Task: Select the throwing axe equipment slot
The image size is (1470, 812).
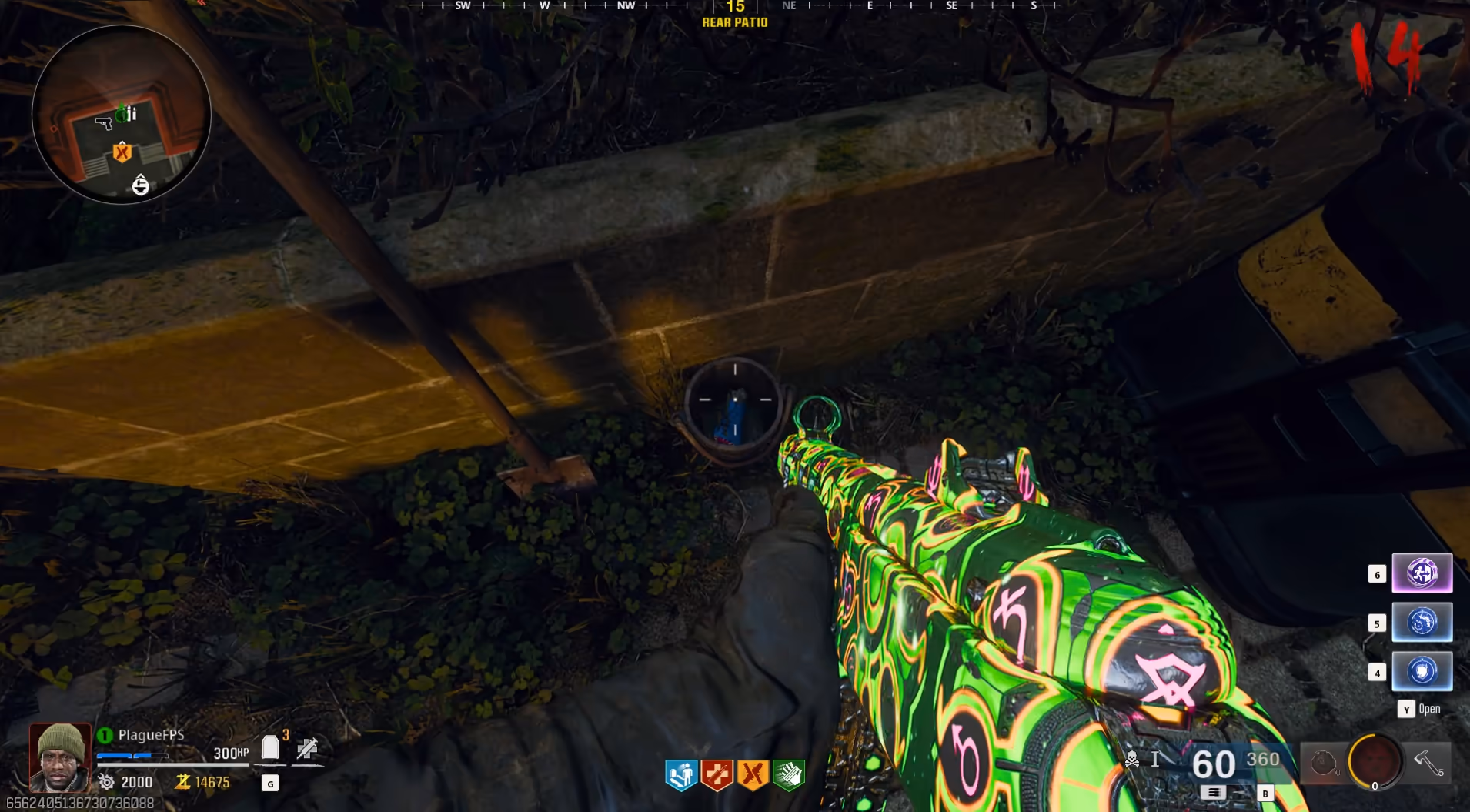Action: 1428,762
